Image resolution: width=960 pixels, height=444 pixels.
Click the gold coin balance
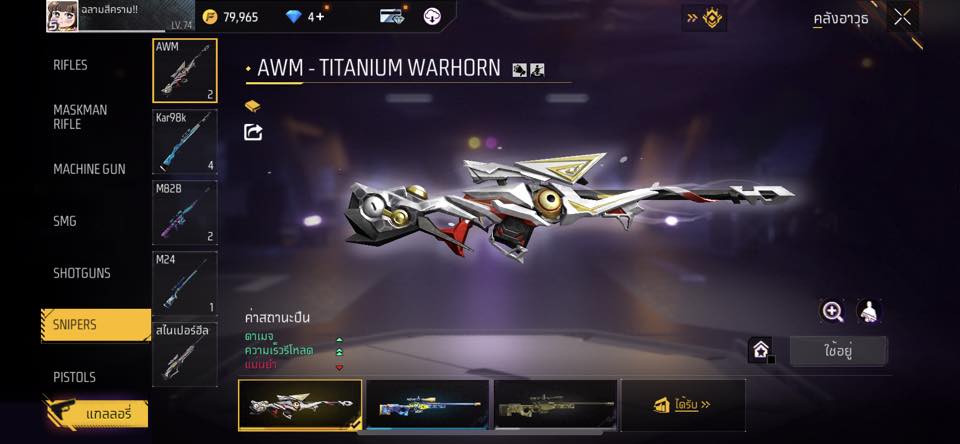click(230, 17)
